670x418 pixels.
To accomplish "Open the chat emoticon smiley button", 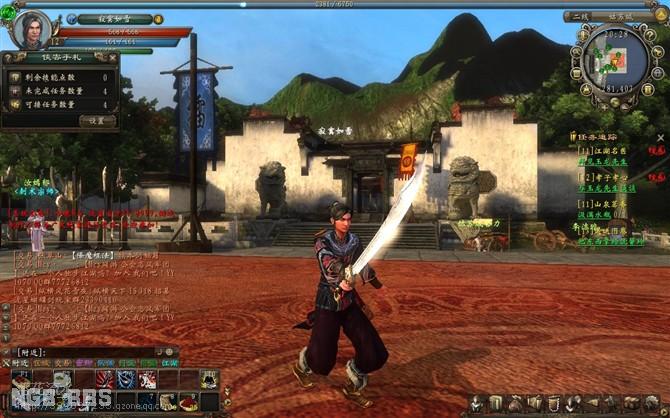I will pyautogui.click(x=168, y=352).
